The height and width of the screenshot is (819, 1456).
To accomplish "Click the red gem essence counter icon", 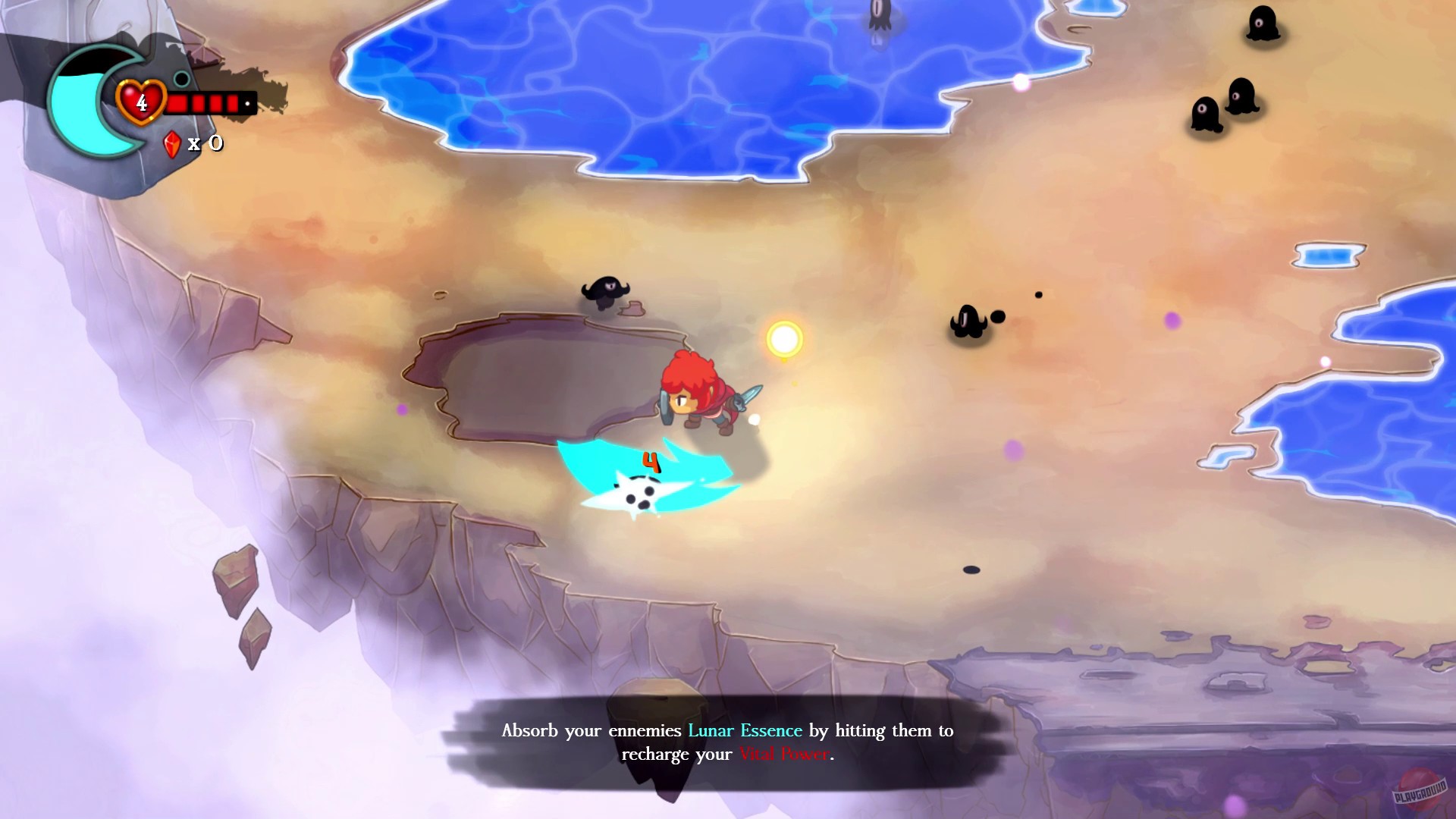I will pos(173,143).
